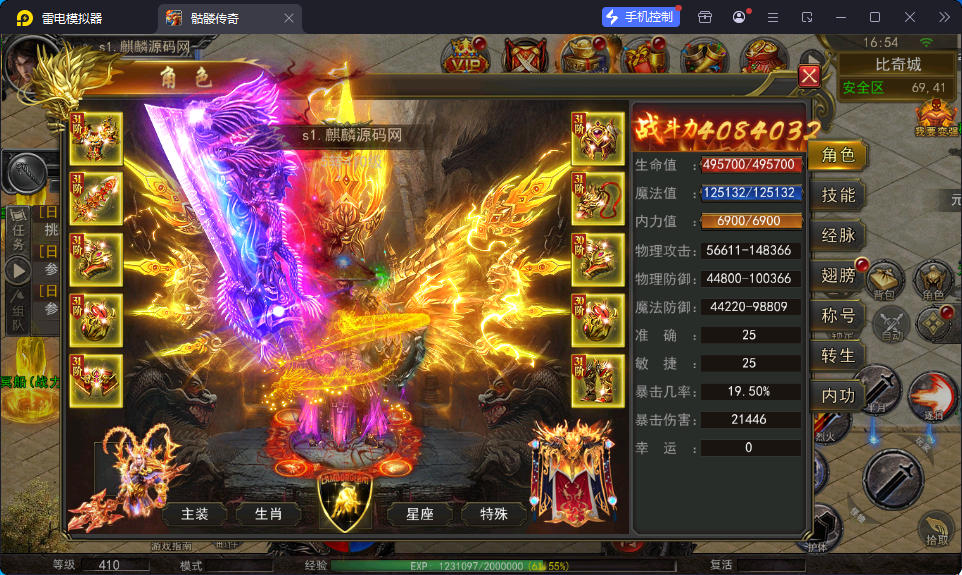Open the 转生 rebirth tab
The width and height of the screenshot is (962, 575).
point(837,356)
